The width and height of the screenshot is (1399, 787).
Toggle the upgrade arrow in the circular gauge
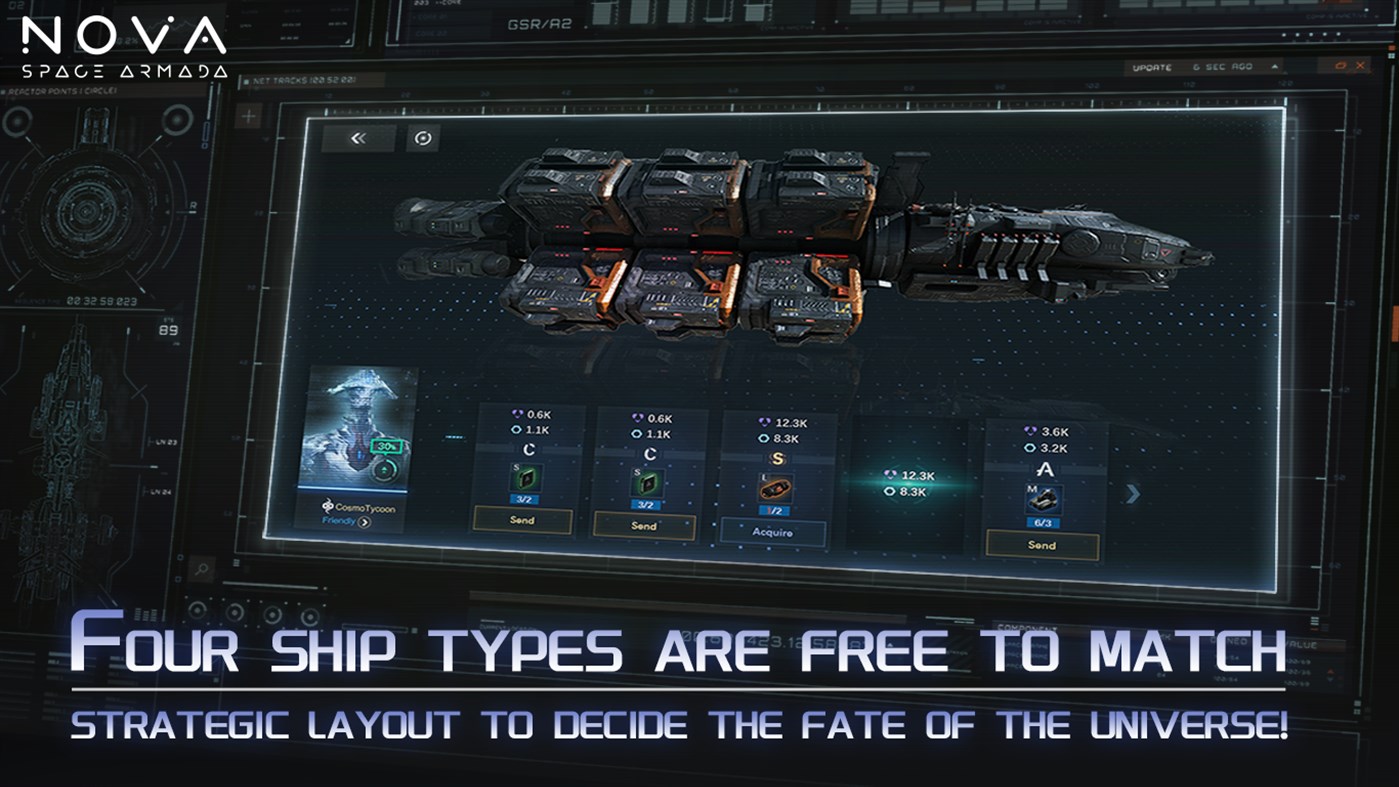tap(384, 469)
